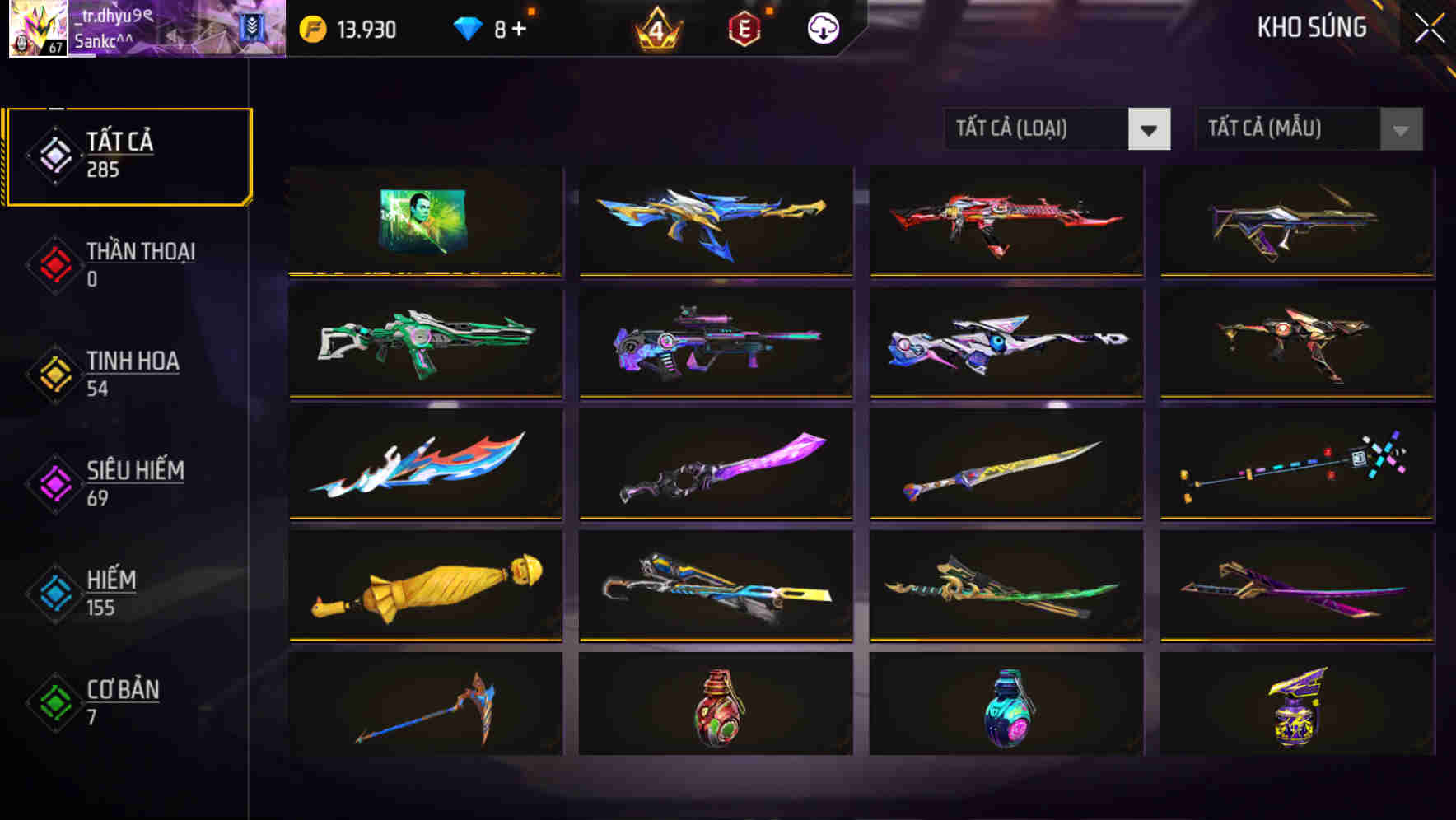Viewport: 1456px width, 820px height.
Task: Open the cloud download resources icon
Action: (x=822, y=29)
